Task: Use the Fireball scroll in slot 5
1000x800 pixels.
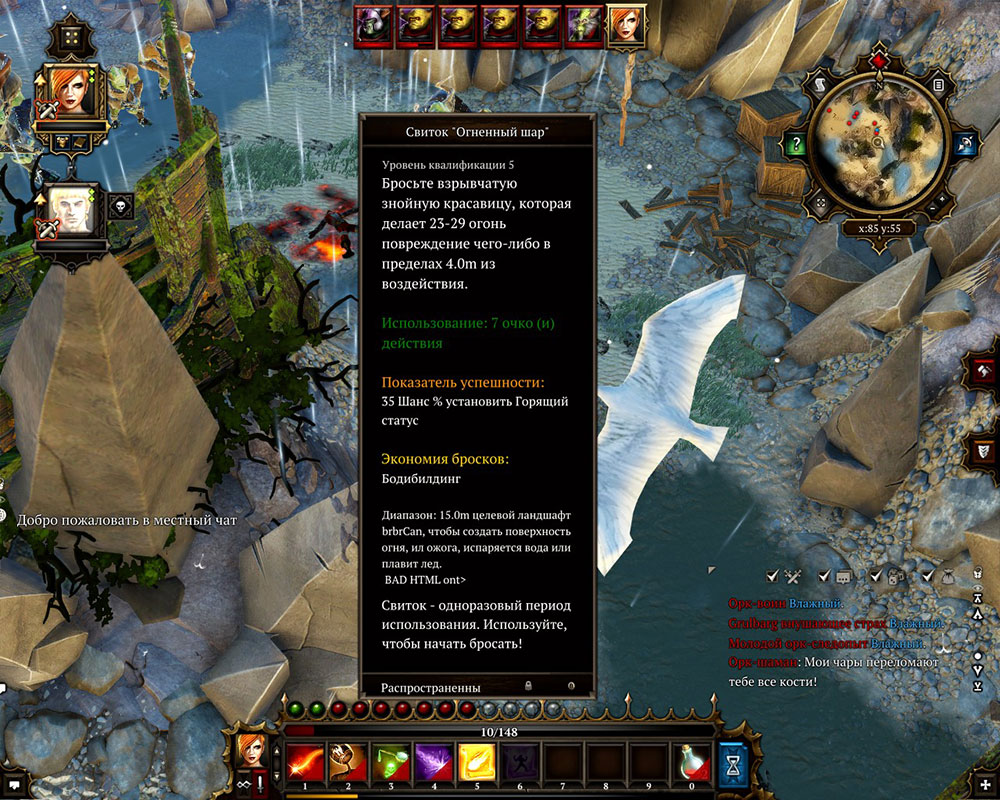Action: [475, 762]
